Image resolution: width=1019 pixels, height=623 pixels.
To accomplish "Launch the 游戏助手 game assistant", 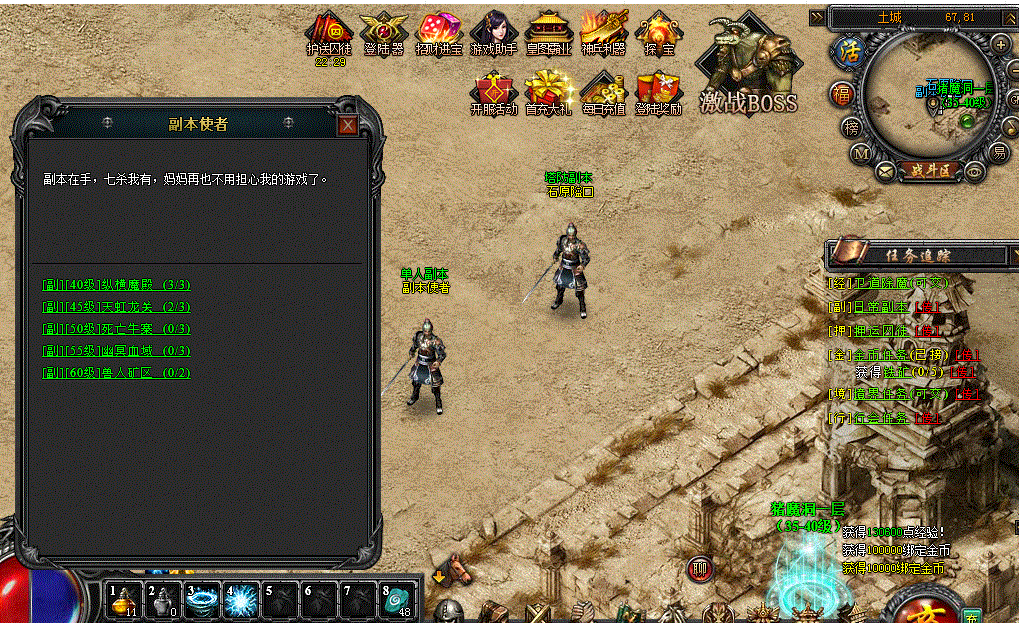I will (494, 34).
